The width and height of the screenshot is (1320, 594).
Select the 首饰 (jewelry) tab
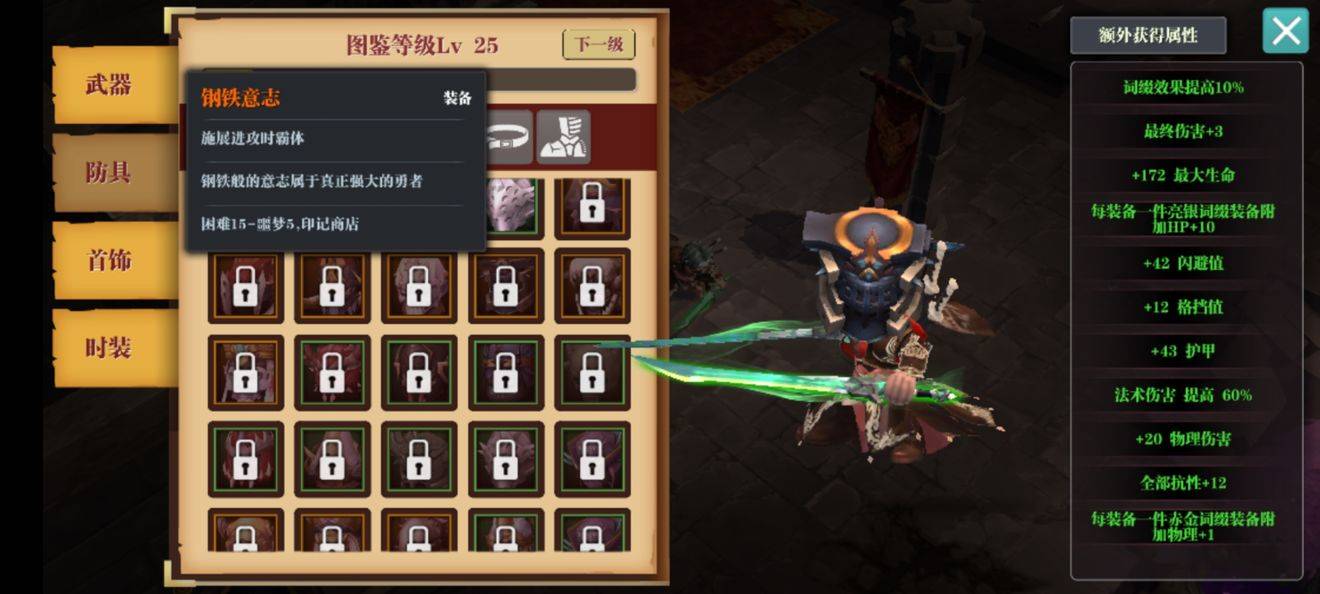click(x=109, y=260)
